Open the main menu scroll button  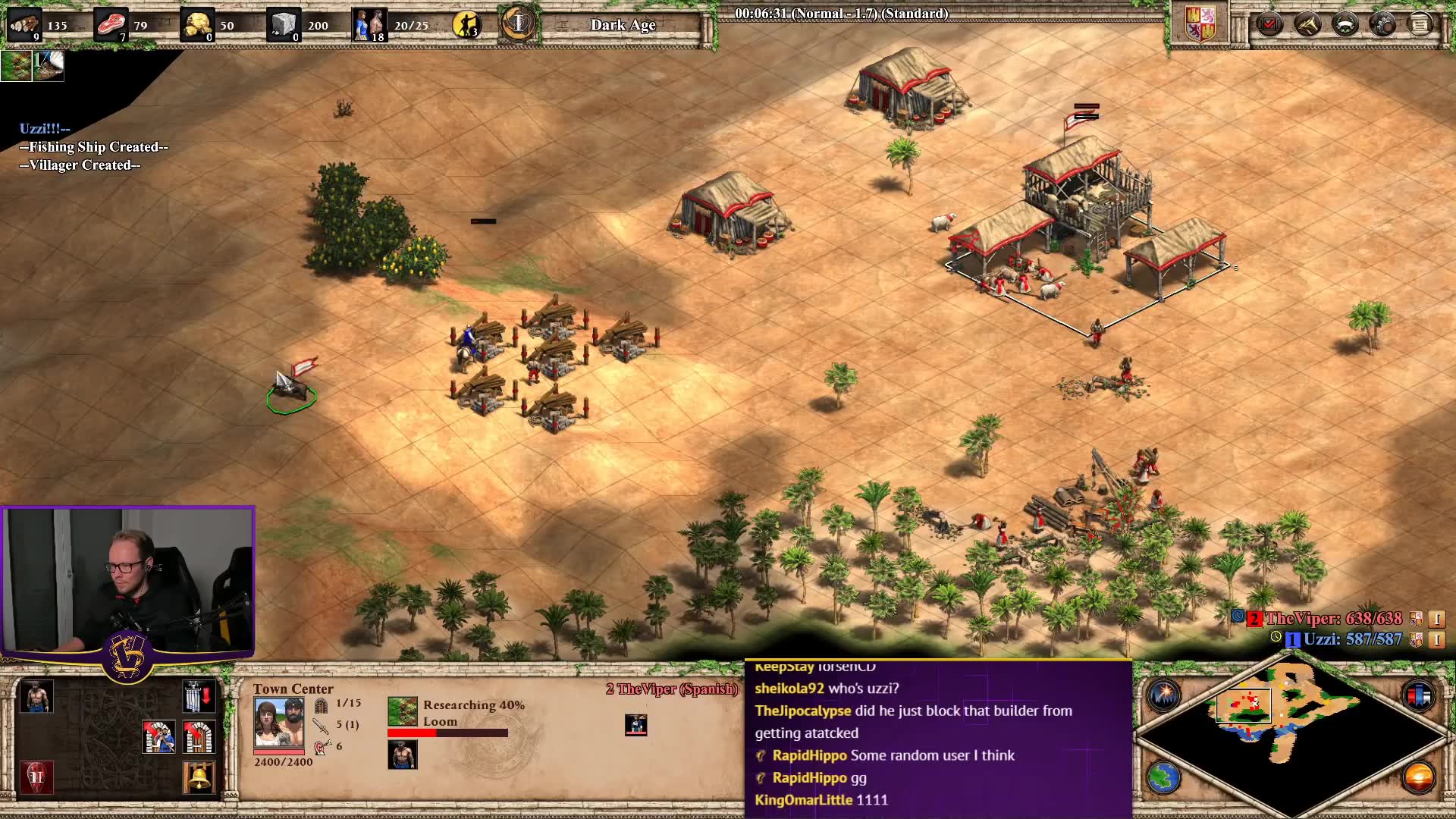pos(1420,25)
